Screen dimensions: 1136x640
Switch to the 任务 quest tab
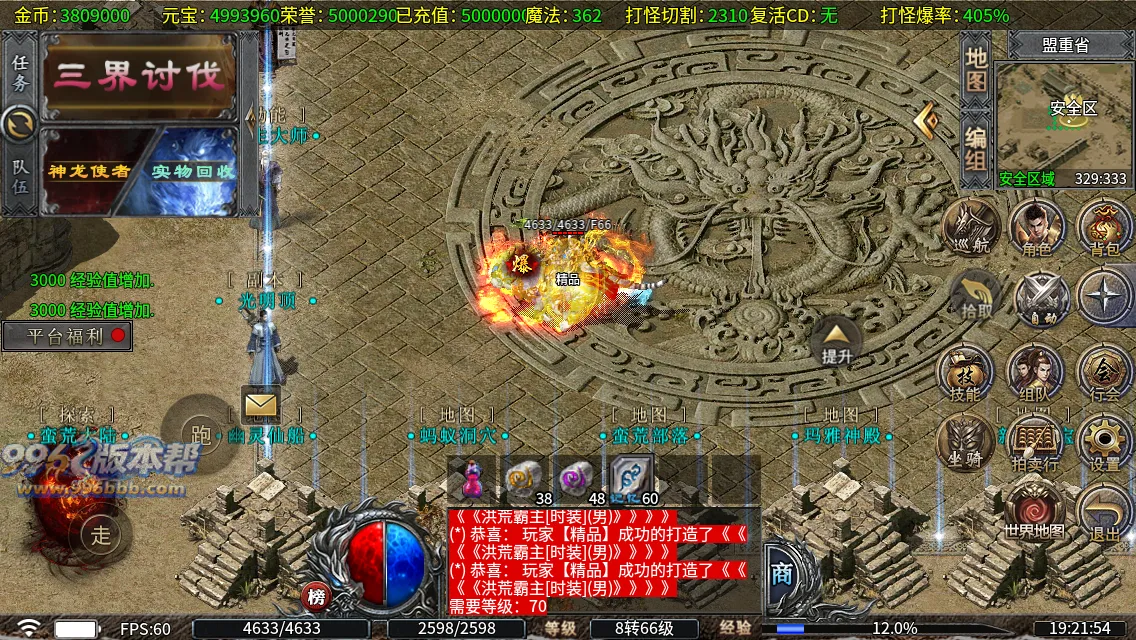point(20,72)
